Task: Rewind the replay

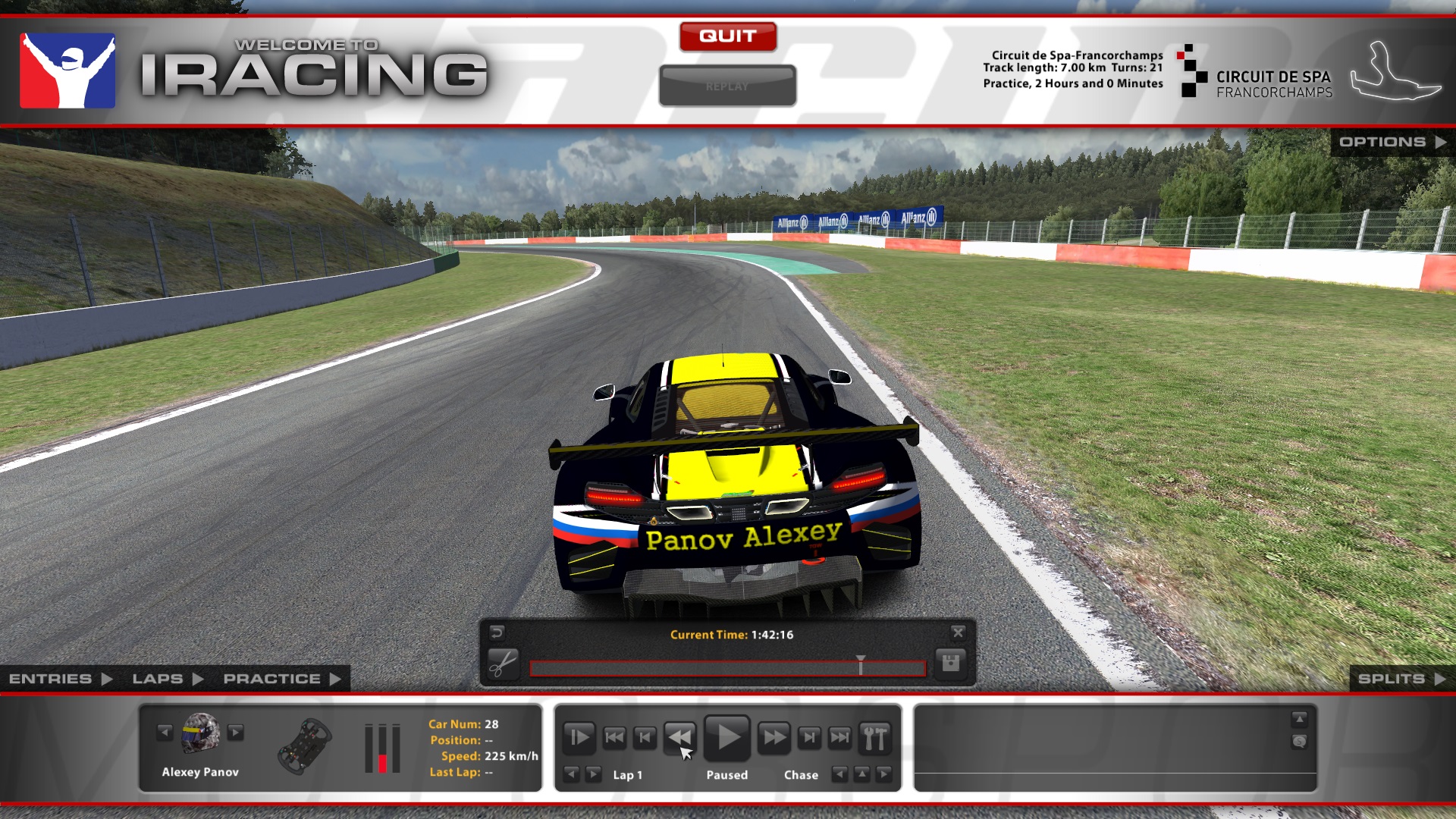Action: [x=679, y=737]
